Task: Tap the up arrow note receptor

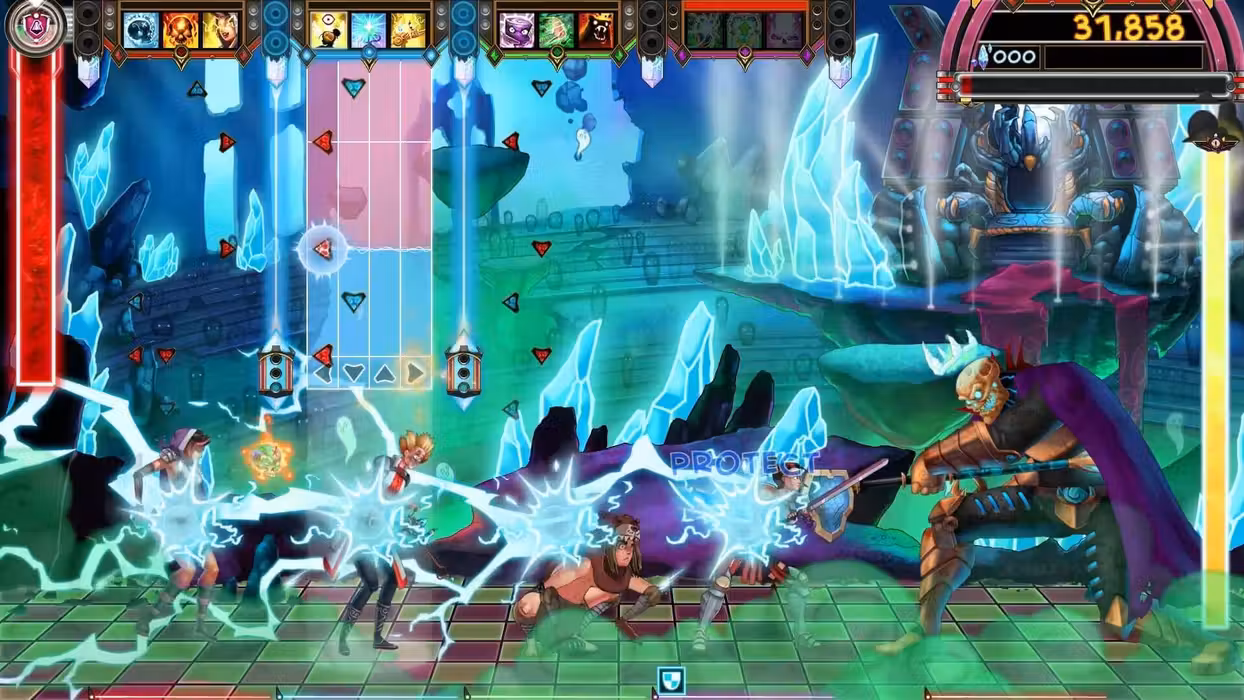Action: [385, 374]
